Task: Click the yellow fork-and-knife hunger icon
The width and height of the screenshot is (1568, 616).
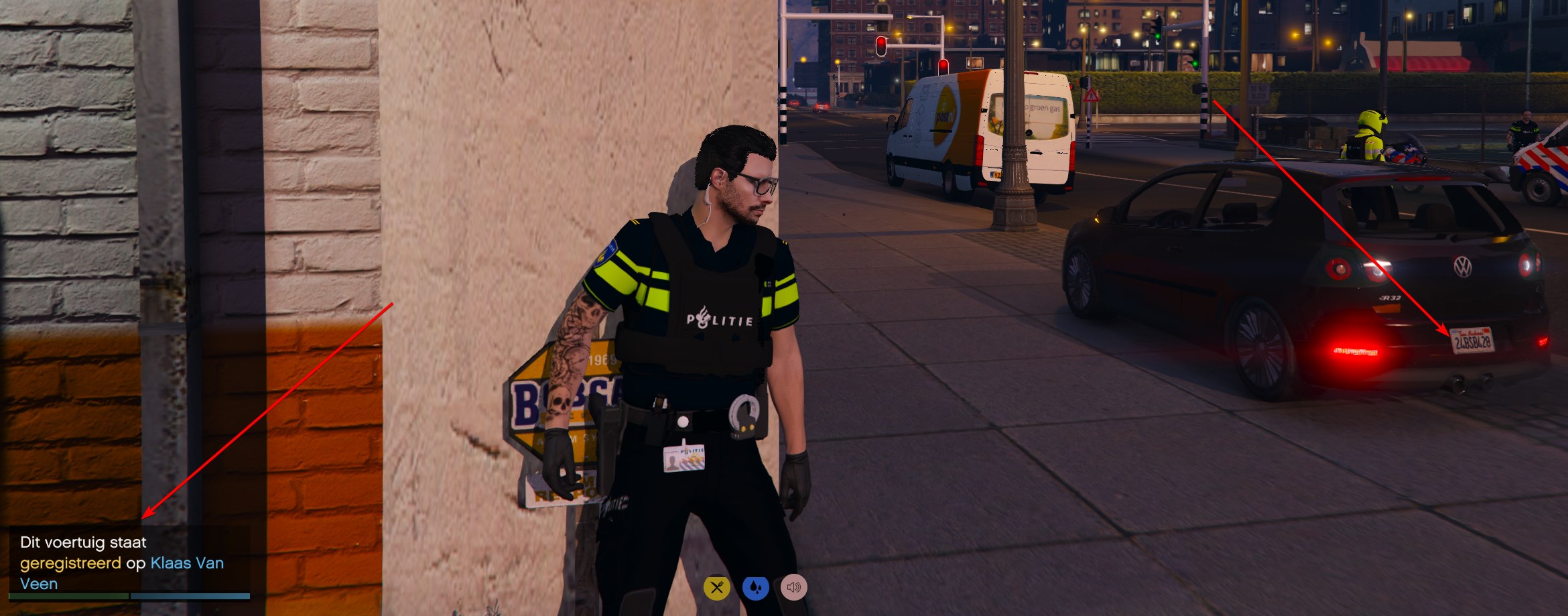Action: tap(716, 588)
